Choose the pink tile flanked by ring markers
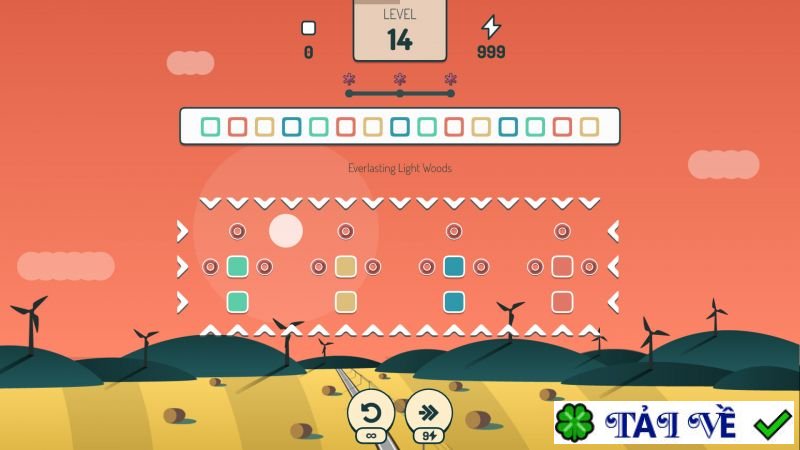 [x=562, y=266]
